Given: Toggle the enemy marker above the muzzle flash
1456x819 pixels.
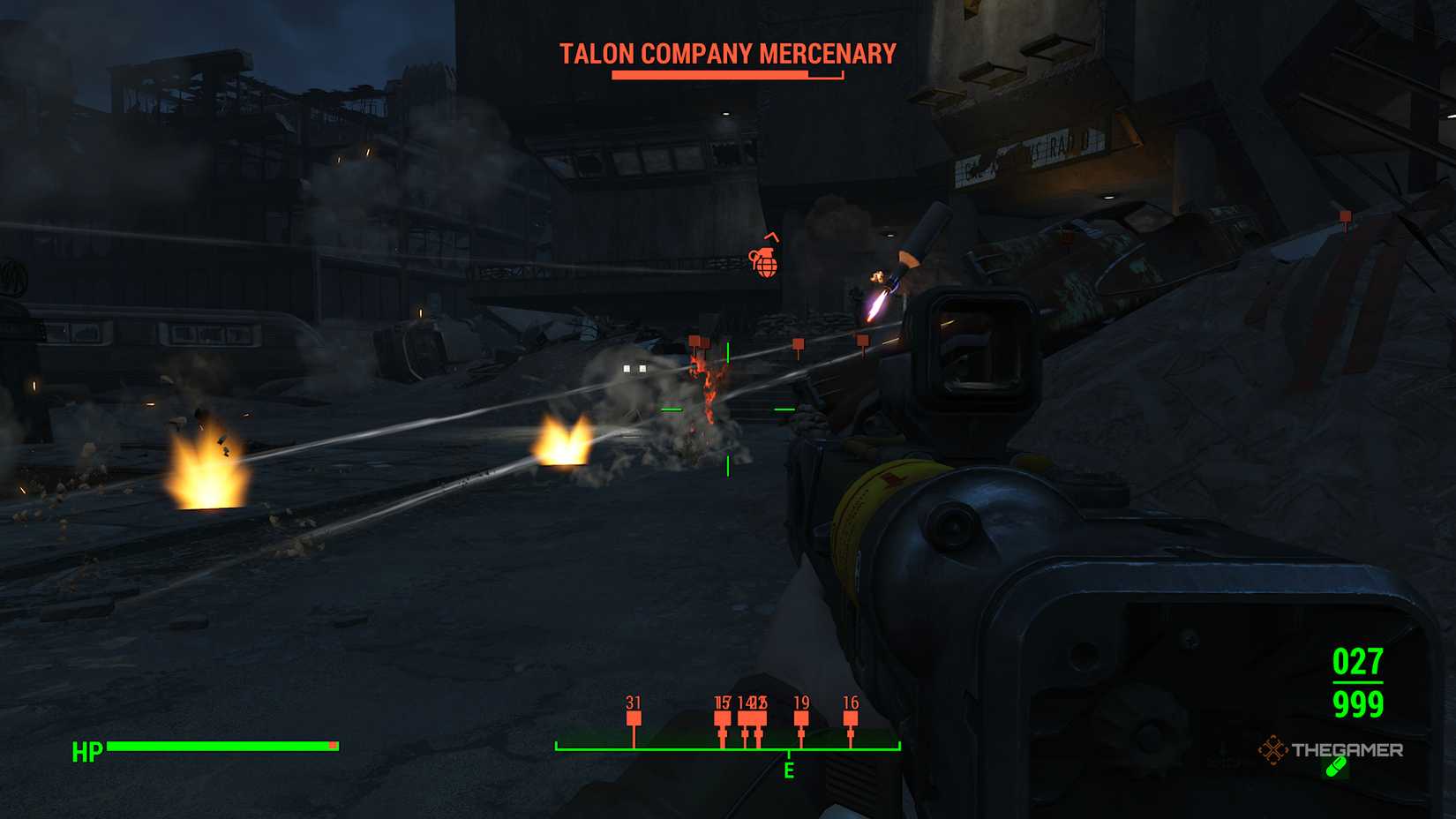Looking at the screenshot, I should 799,343.
